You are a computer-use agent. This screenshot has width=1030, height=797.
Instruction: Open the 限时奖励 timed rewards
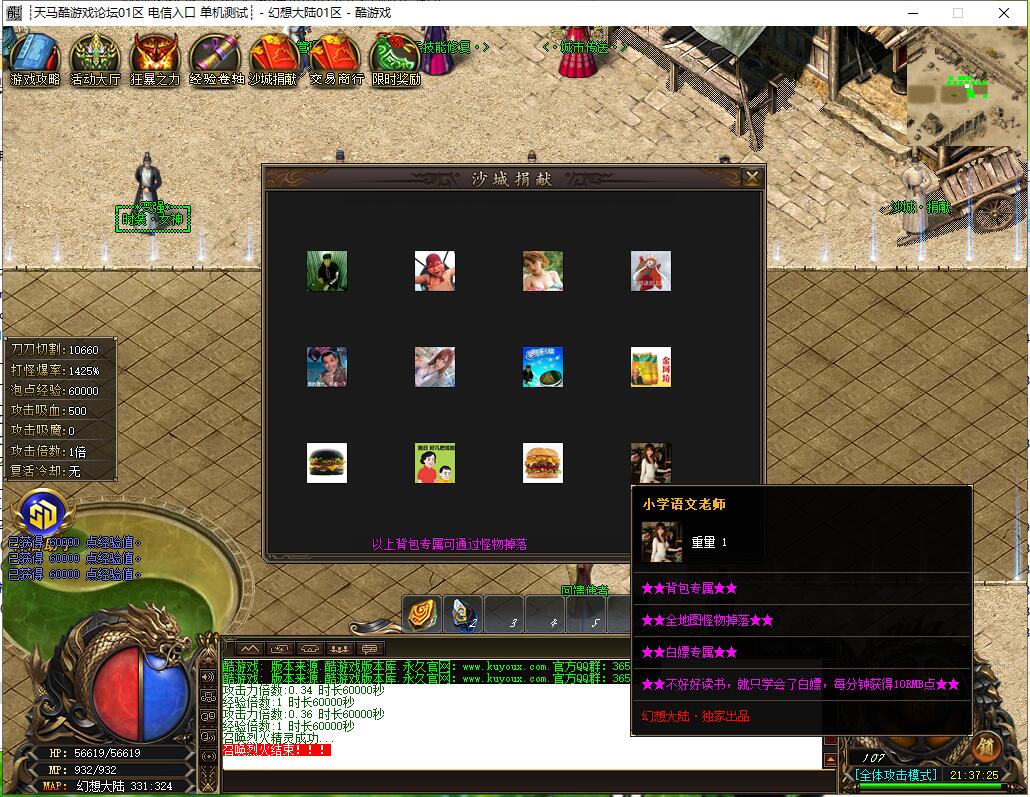[395, 57]
